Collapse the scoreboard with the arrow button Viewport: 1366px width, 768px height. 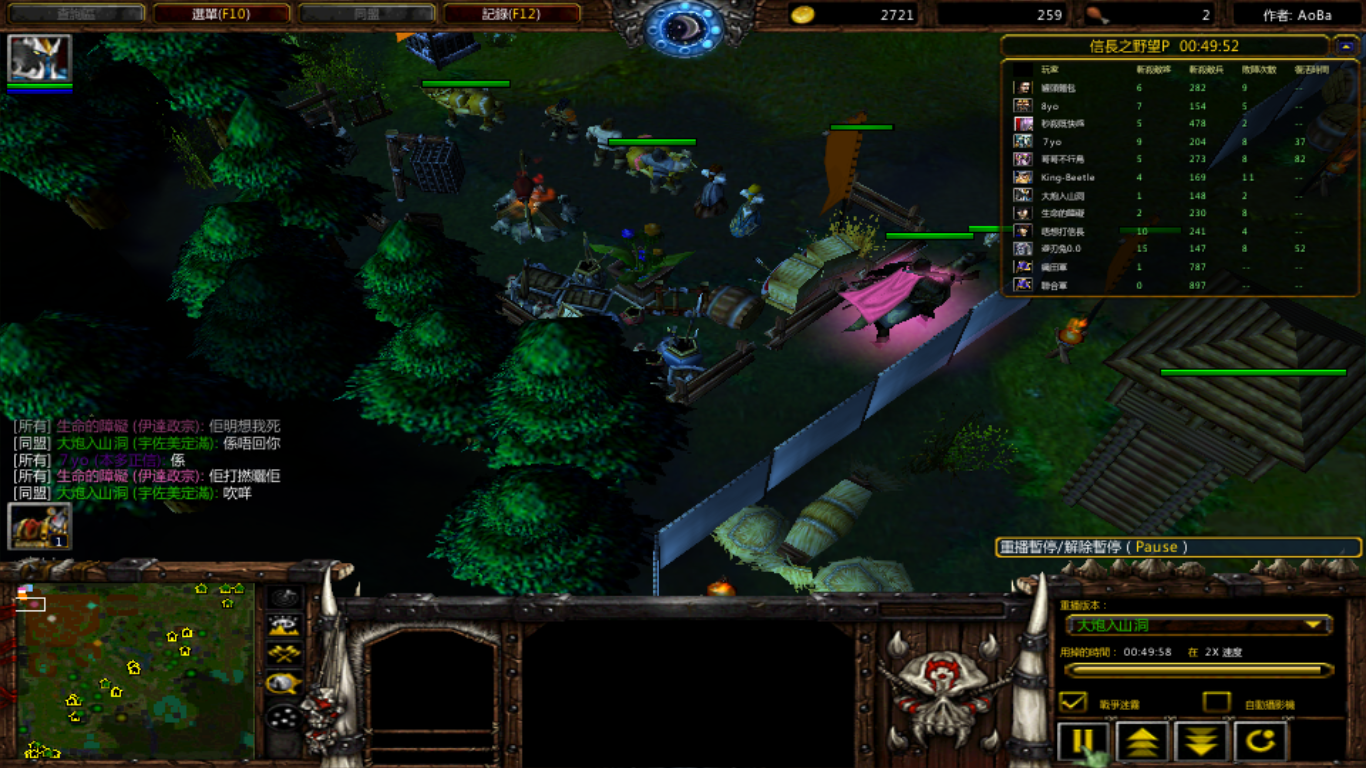tap(1345, 46)
